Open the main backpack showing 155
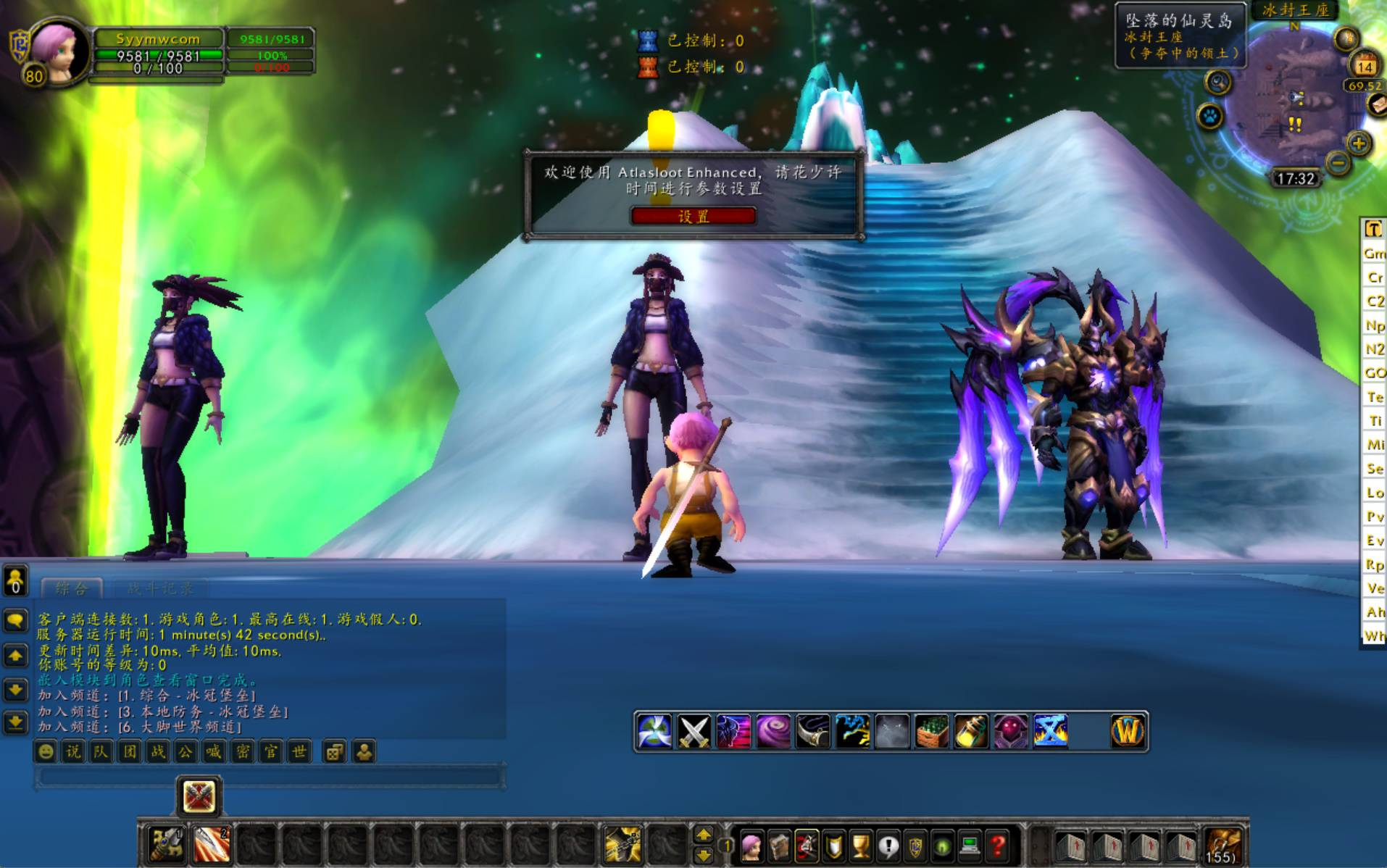Viewport: 1387px width, 868px height. coord(1223,845)
